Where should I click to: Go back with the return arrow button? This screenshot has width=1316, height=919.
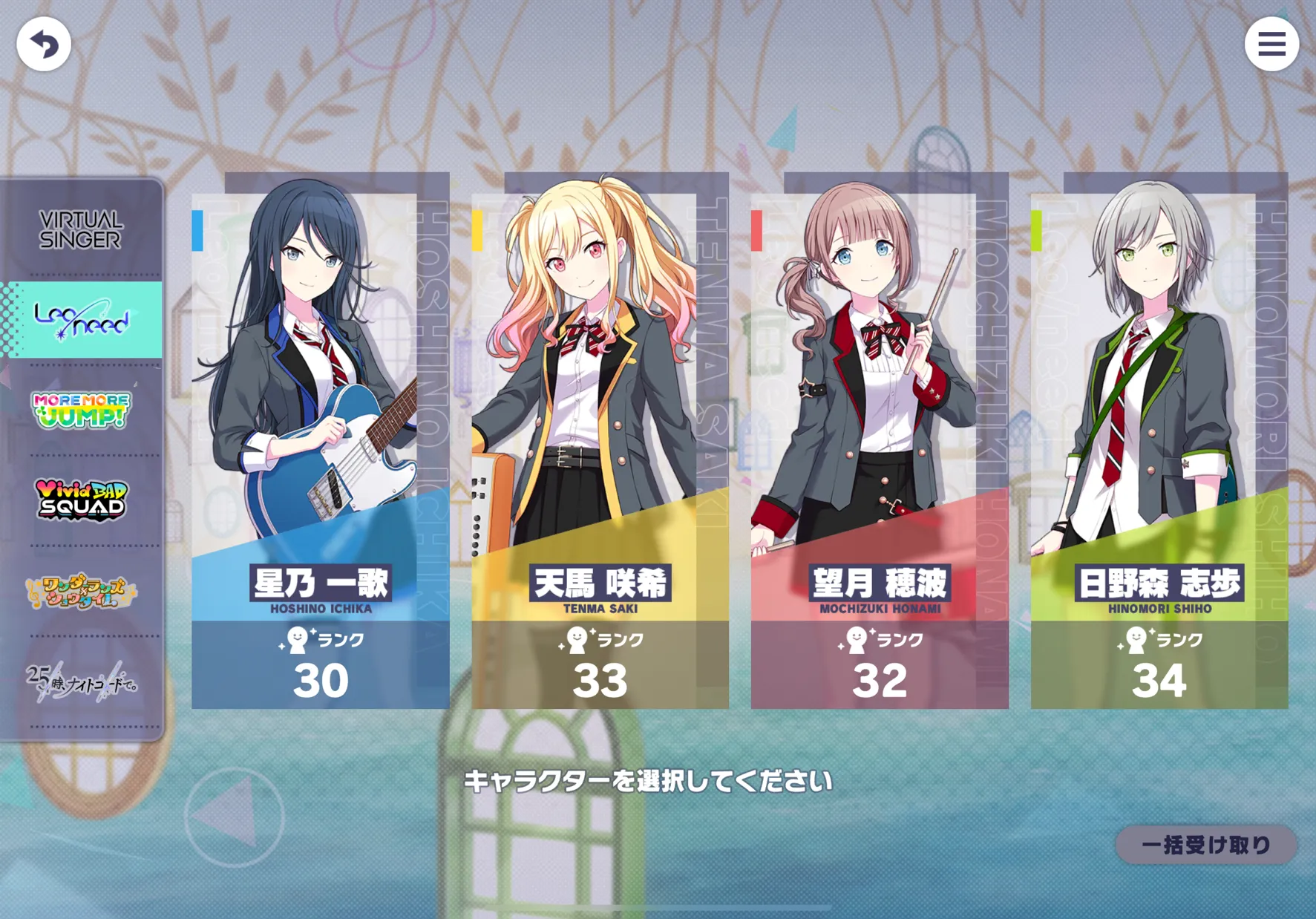point(44,45)
